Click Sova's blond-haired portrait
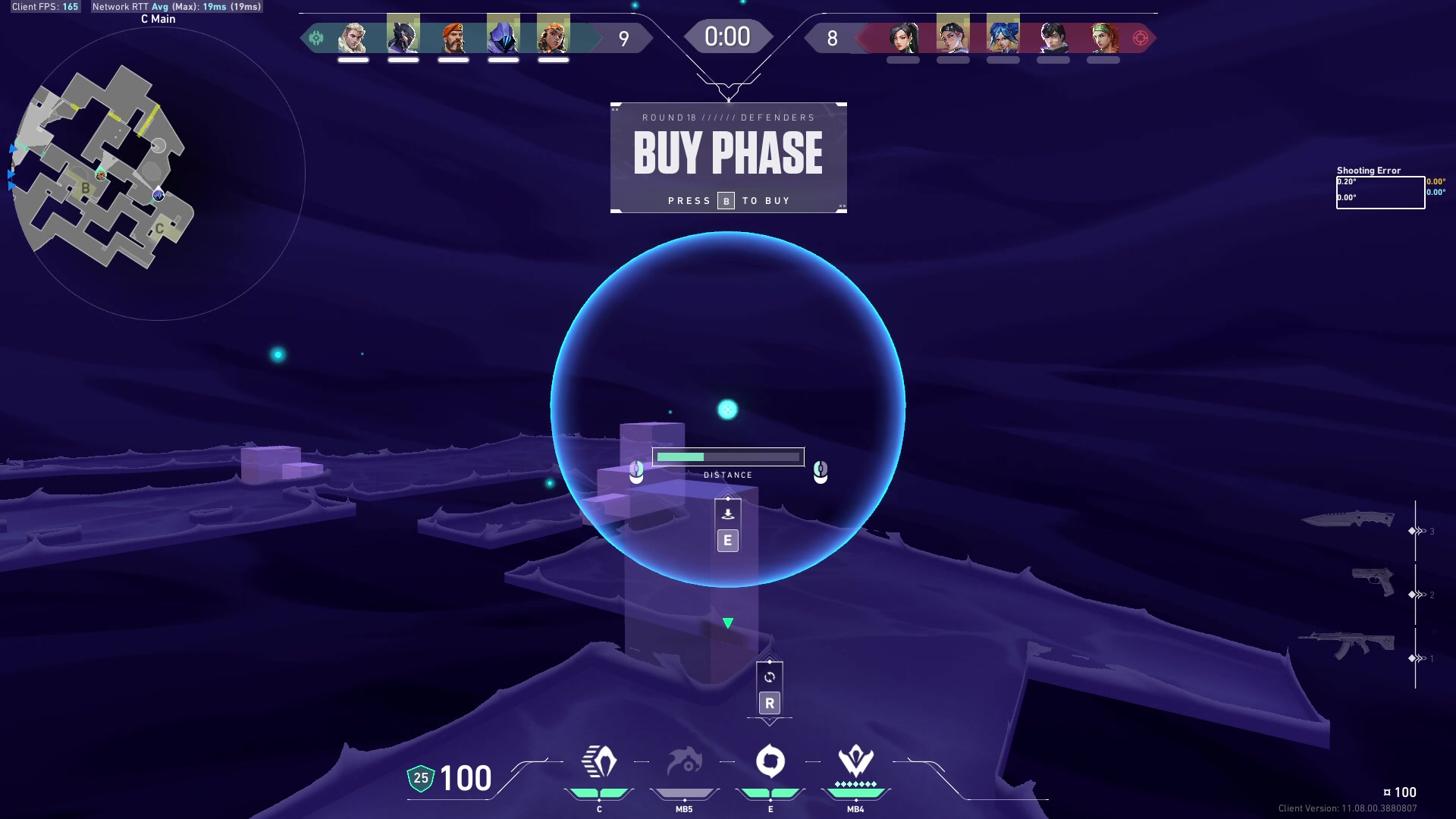1456x819 pixels. click(353, 37)
